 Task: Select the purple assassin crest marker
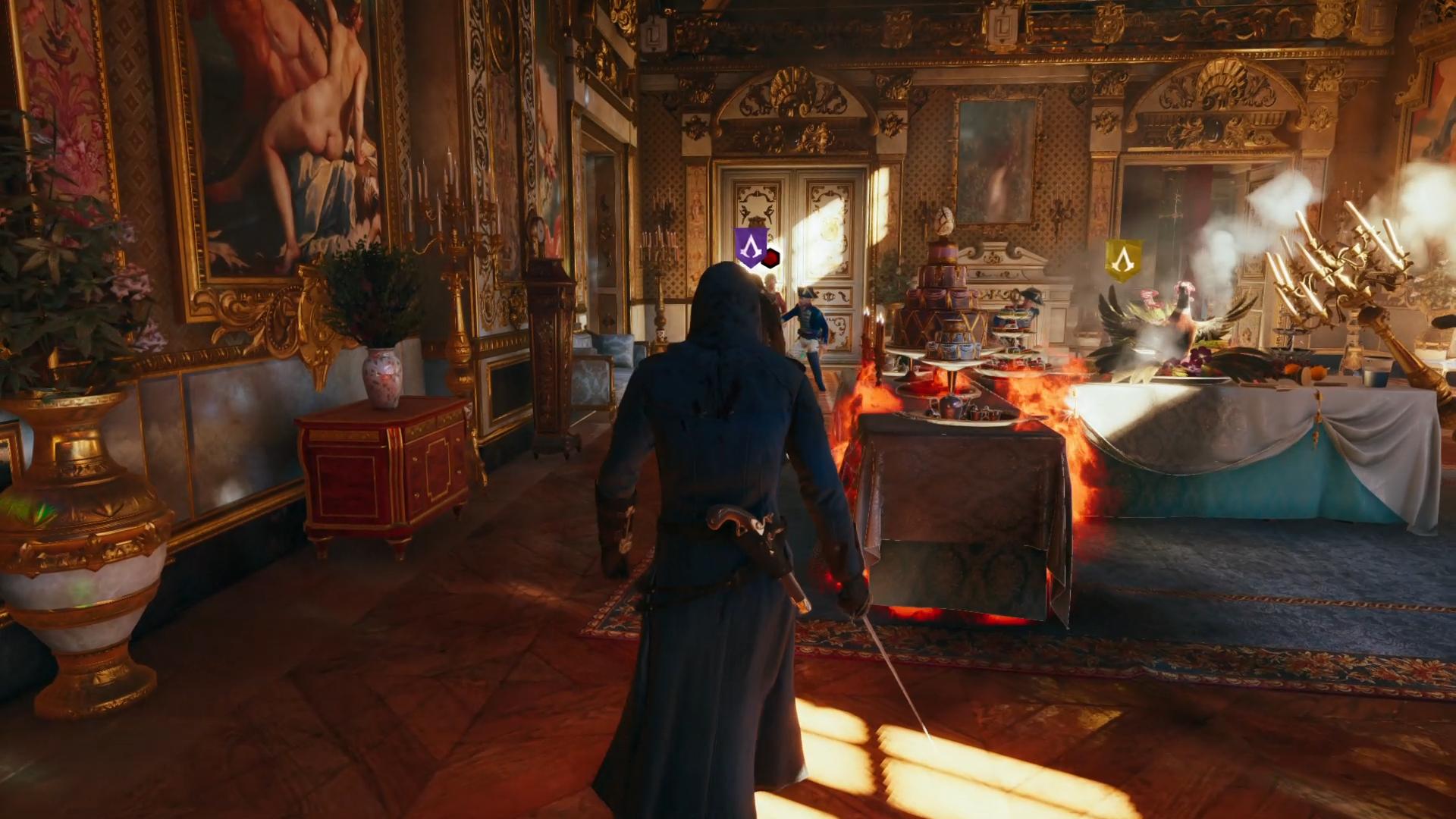click(750, 247)
